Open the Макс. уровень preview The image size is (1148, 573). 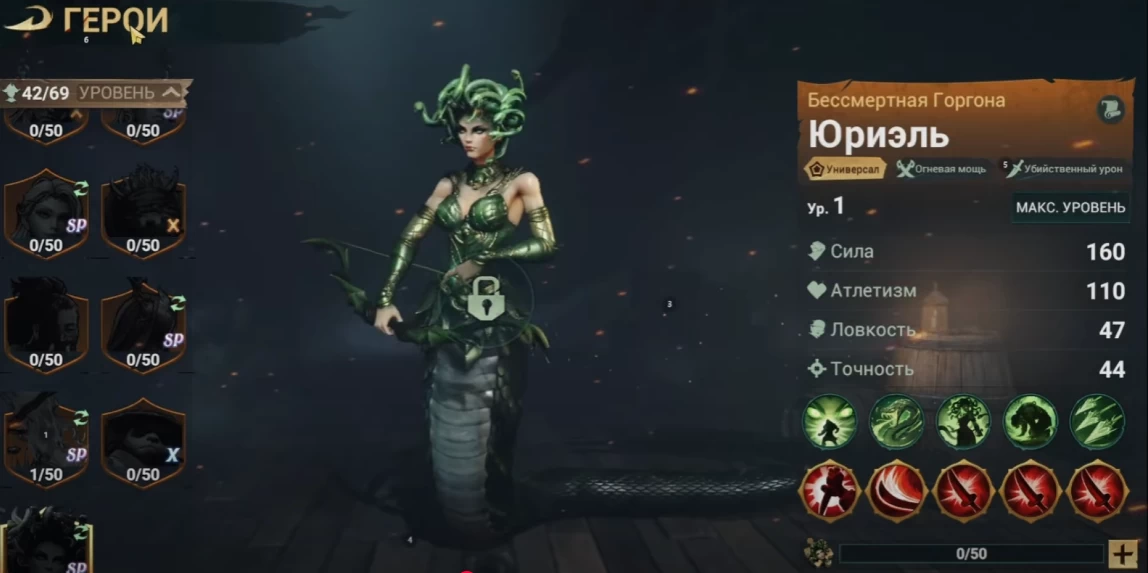click(1071, 208)
